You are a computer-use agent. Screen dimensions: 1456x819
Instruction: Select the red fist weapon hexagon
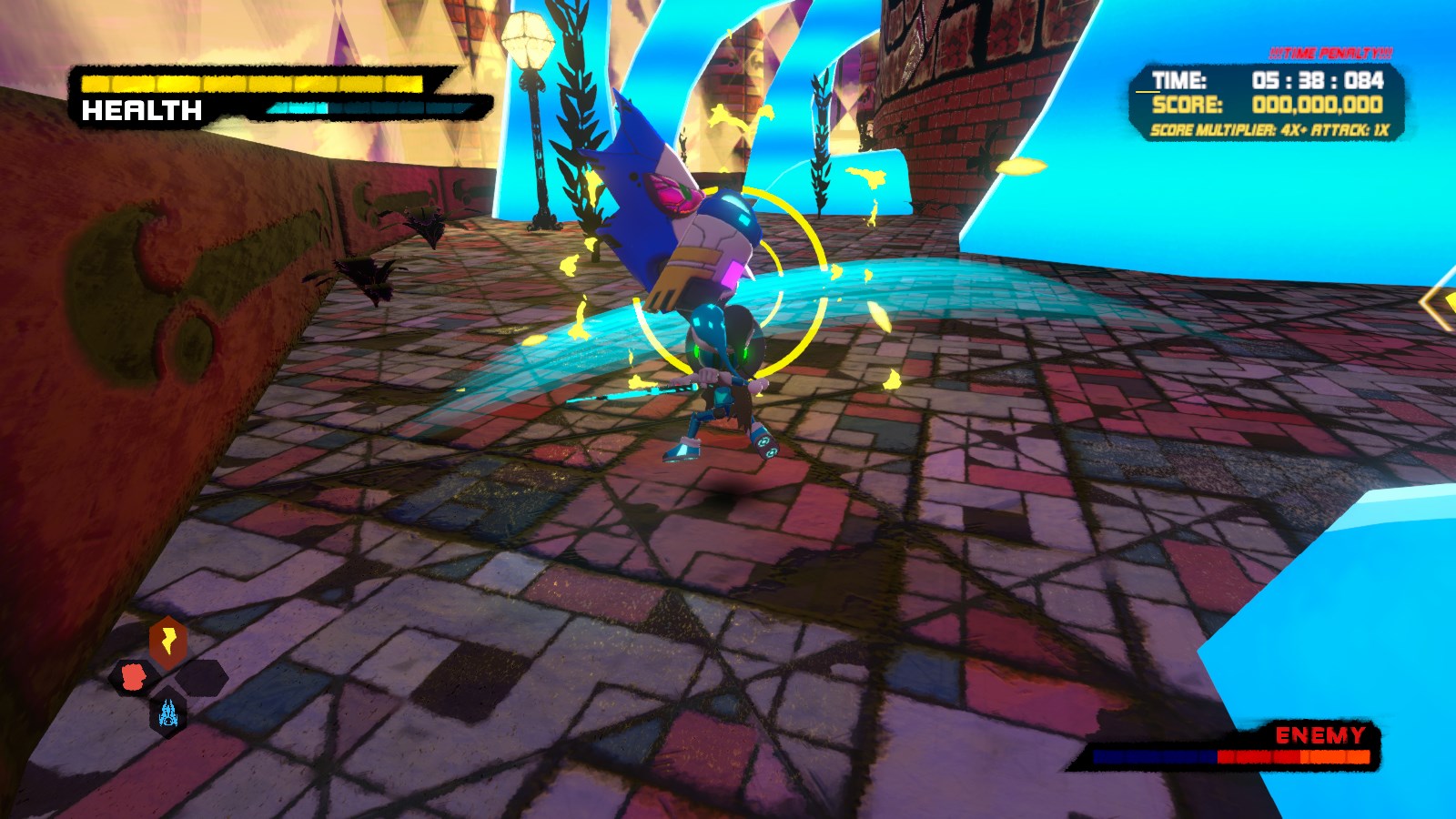click(134, 678)
